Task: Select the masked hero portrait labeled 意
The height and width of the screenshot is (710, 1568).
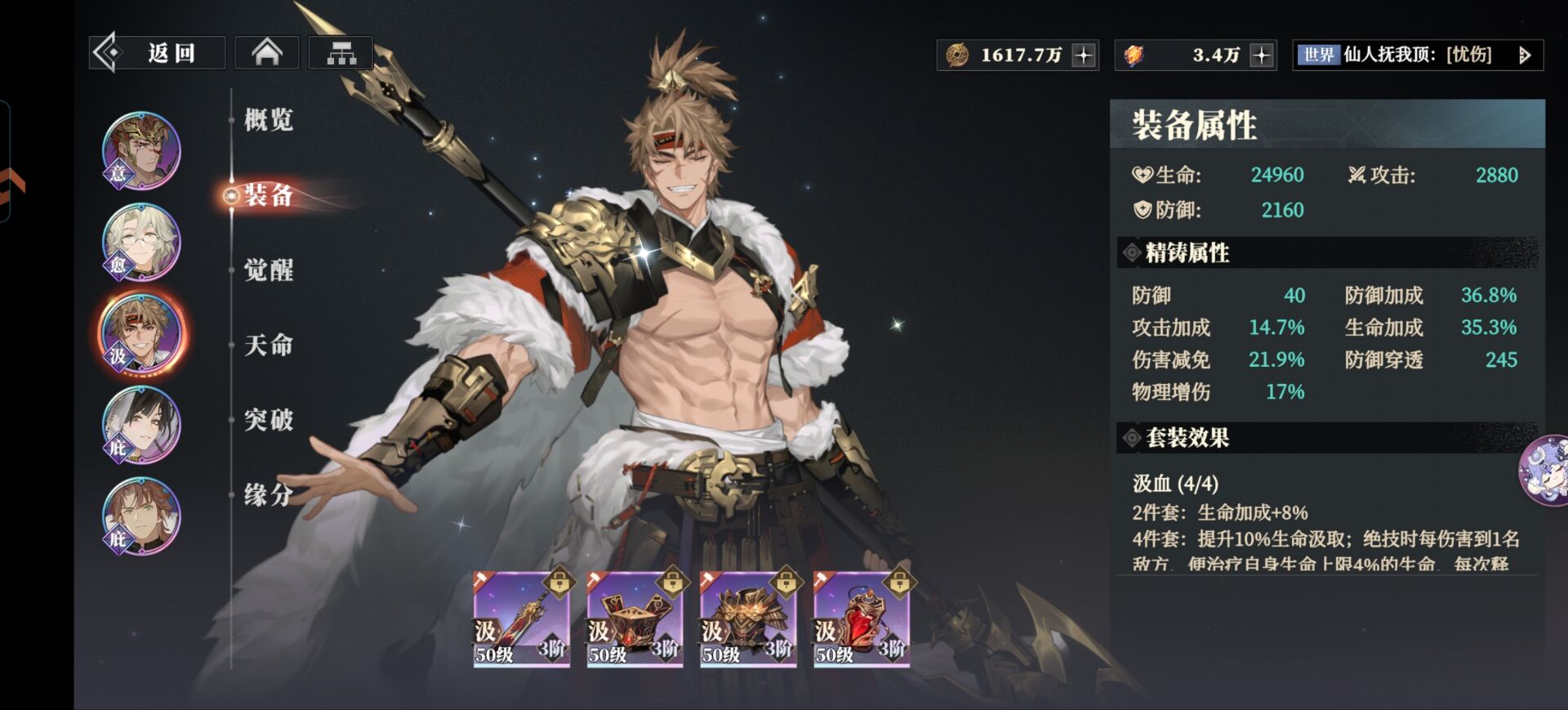Action: tap(141, 151)
